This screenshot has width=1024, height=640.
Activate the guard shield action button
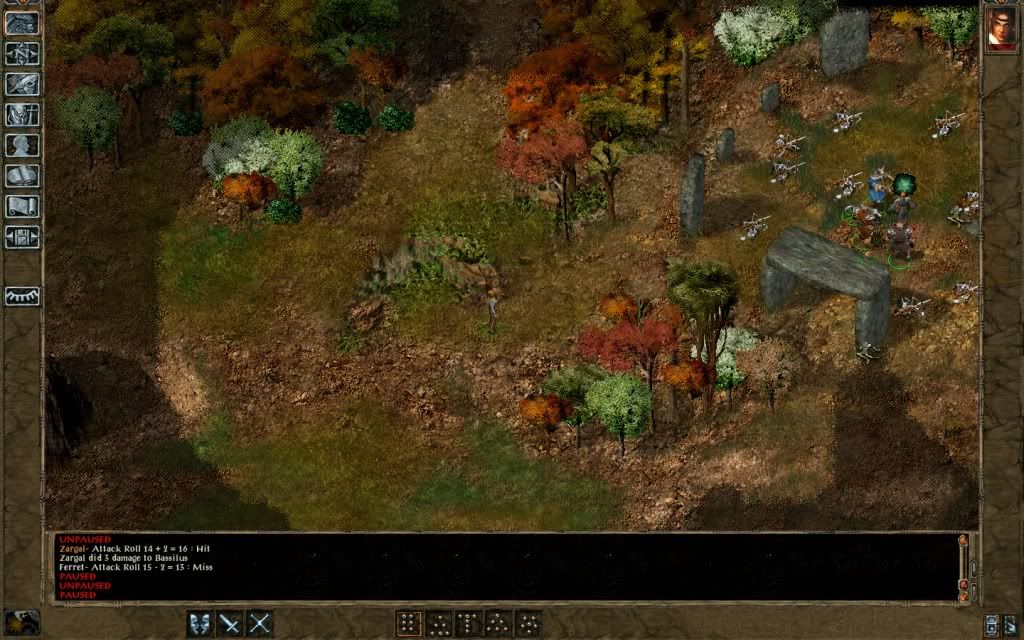[x=201, y=624]
